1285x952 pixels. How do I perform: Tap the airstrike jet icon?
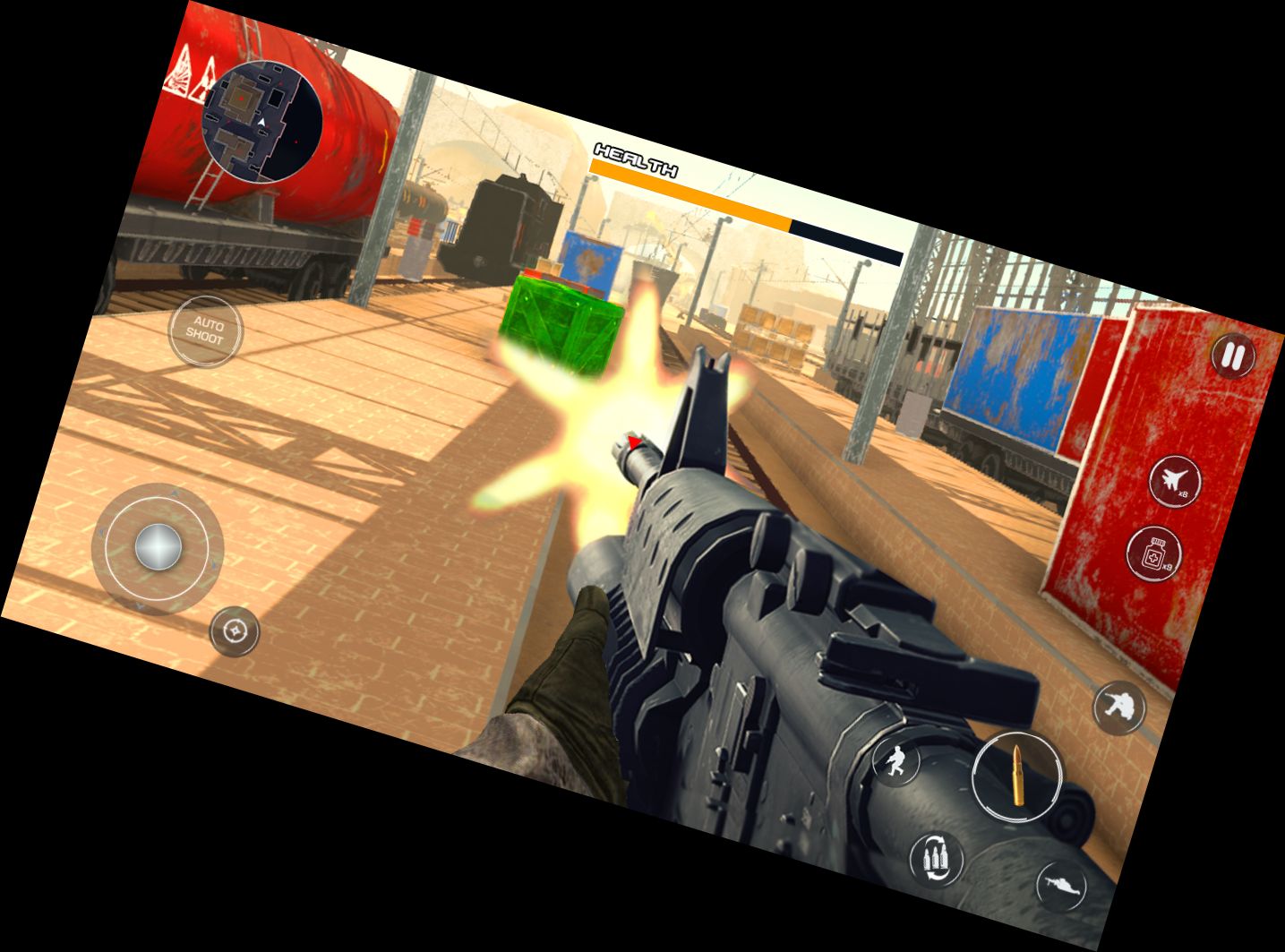pos(1174,483)
